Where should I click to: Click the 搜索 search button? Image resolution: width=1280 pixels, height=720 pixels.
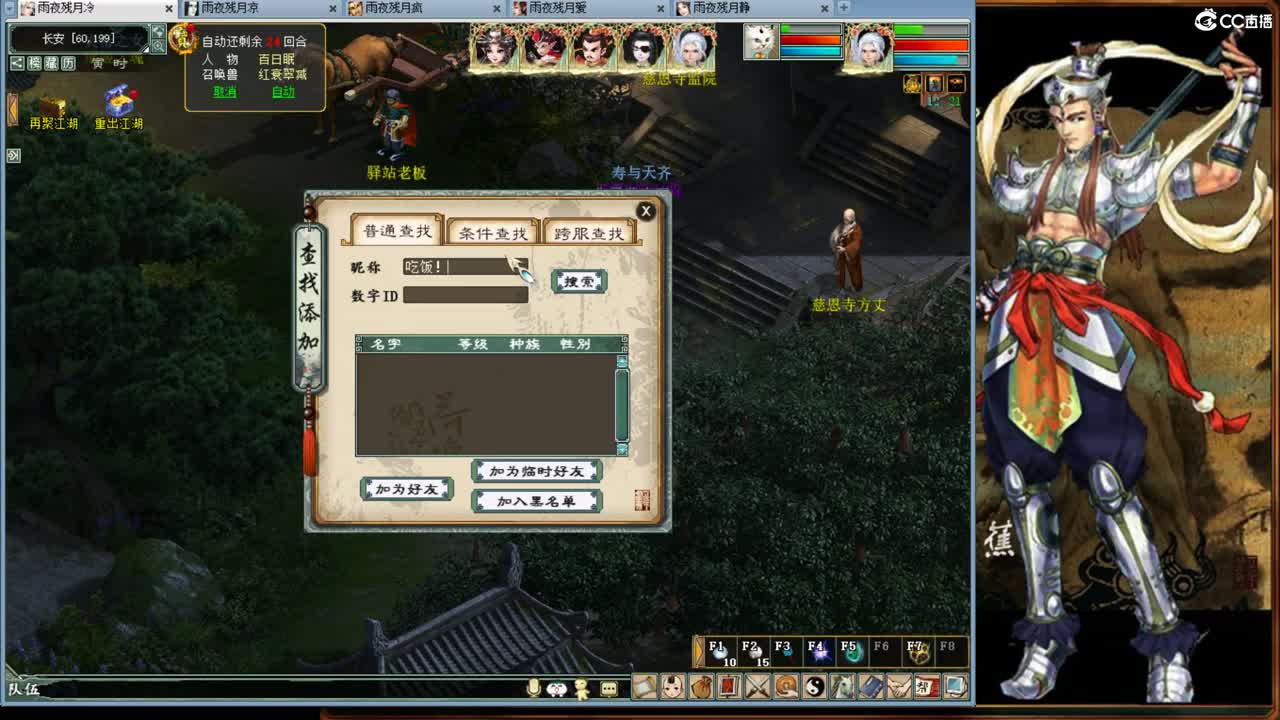pyautogui.click(x=577, y=282)
